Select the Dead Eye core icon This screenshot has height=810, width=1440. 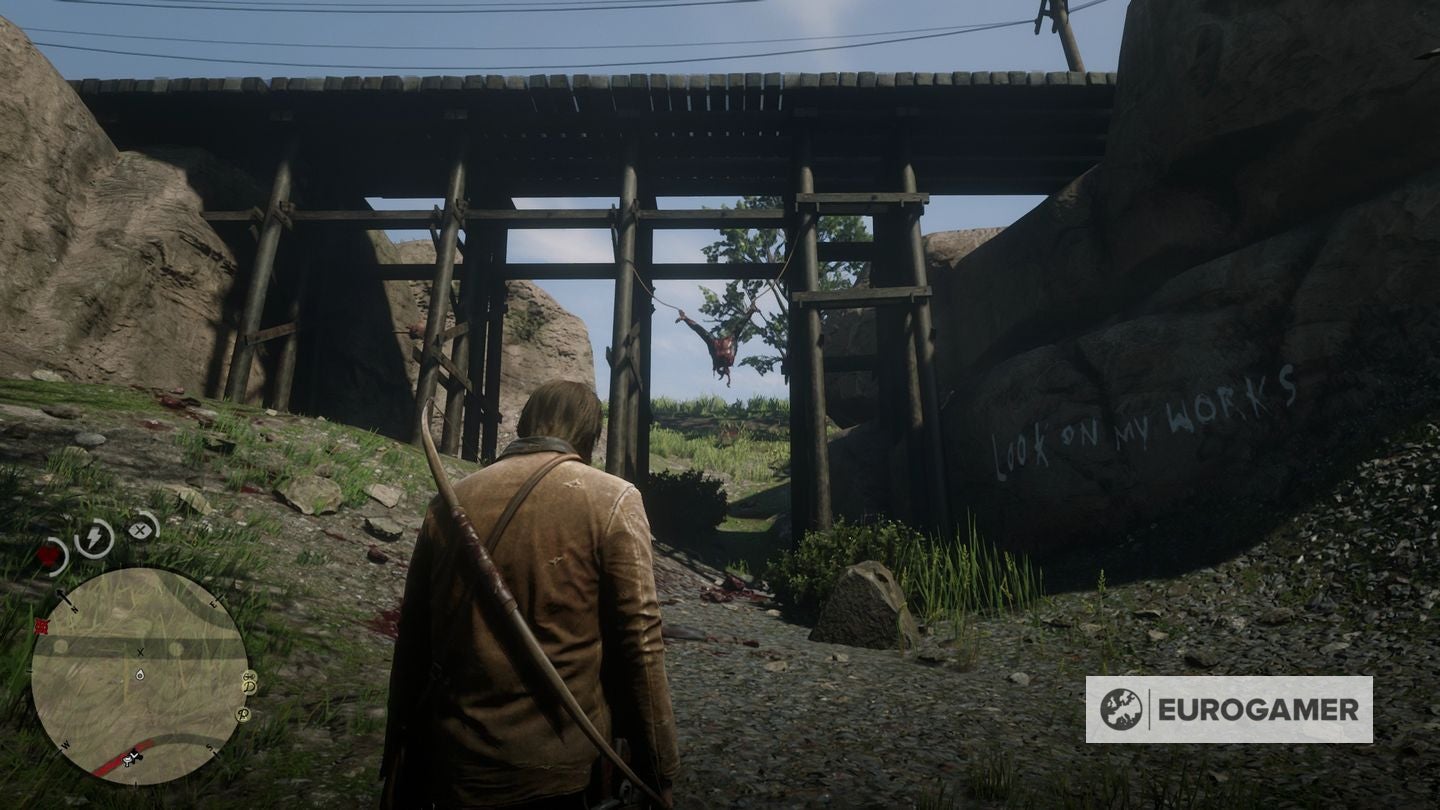141,528
